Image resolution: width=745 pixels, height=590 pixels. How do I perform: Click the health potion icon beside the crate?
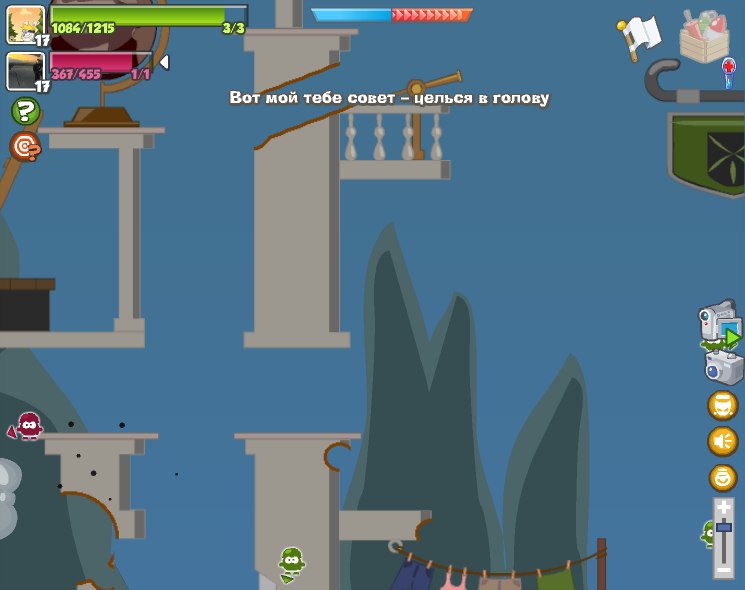729,71
